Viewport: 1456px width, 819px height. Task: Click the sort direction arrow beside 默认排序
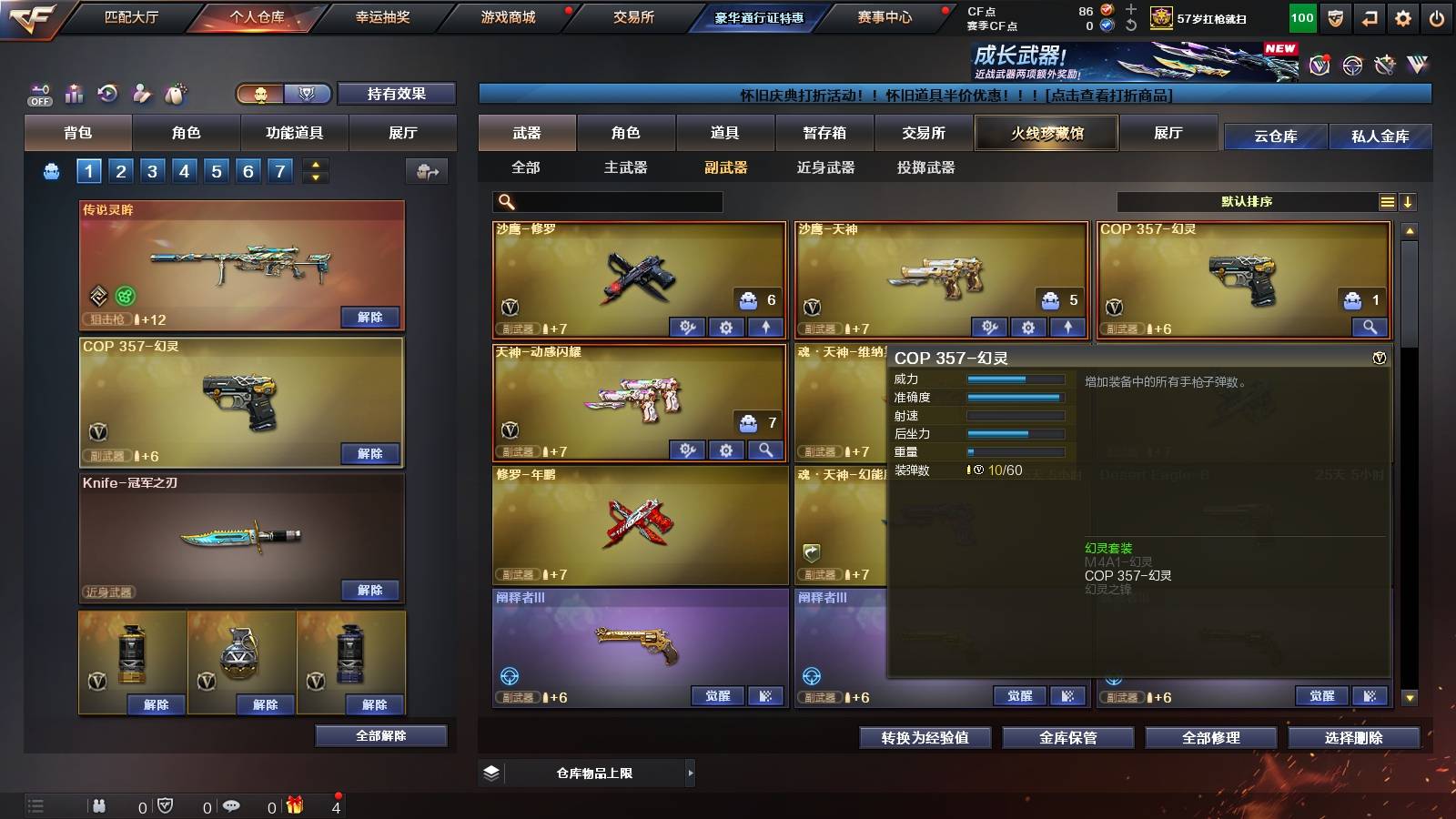(x=1409, y=202)
